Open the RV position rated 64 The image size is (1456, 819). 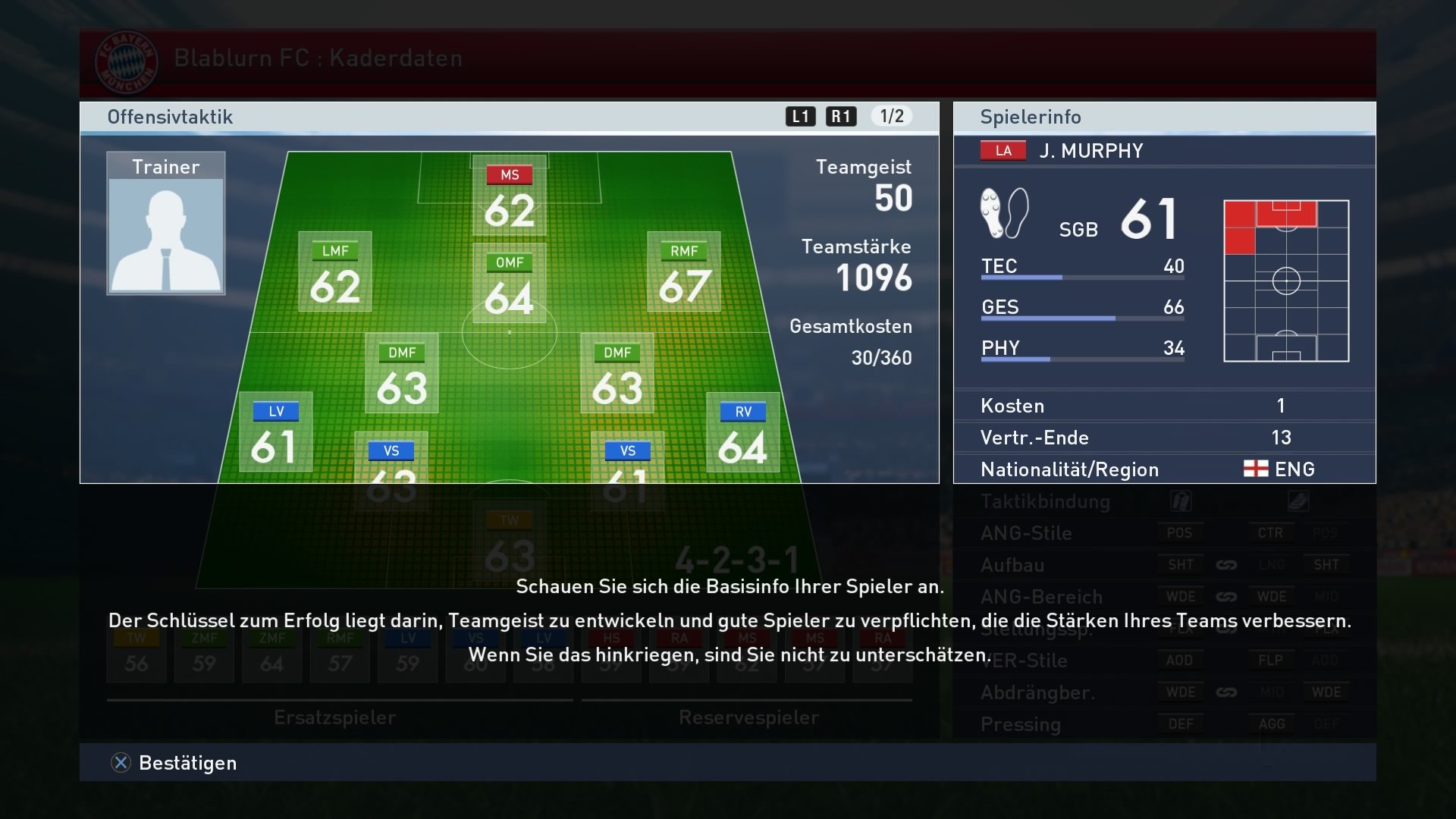[x=744, y=432]
